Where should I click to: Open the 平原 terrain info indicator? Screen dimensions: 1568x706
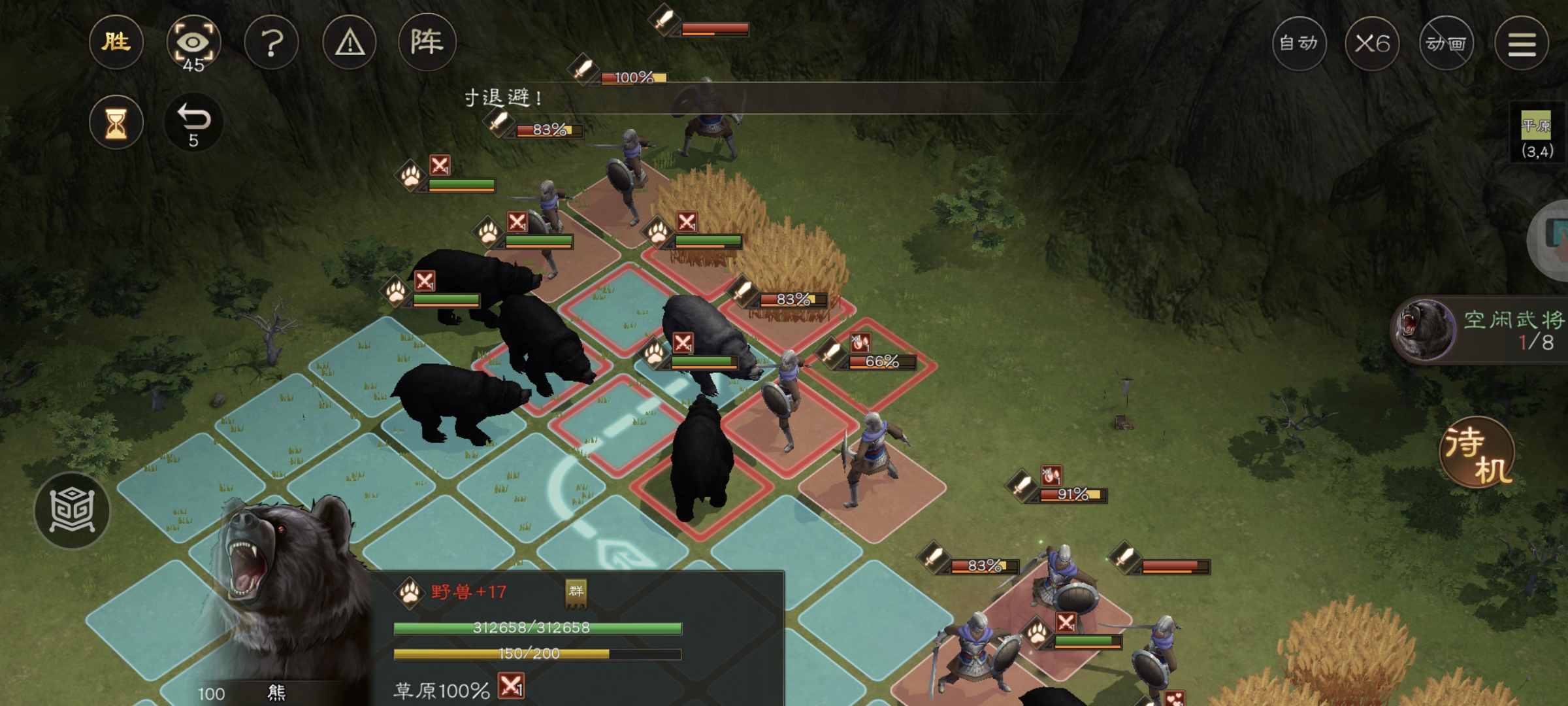tap(1536, 134)
